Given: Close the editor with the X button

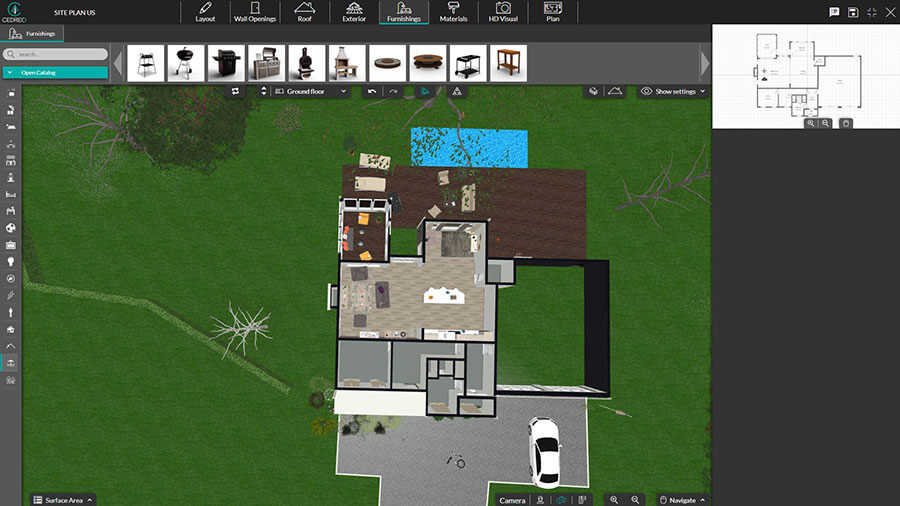Looking at the screenshot, I should pyautogui.click(x=889, y=12).
